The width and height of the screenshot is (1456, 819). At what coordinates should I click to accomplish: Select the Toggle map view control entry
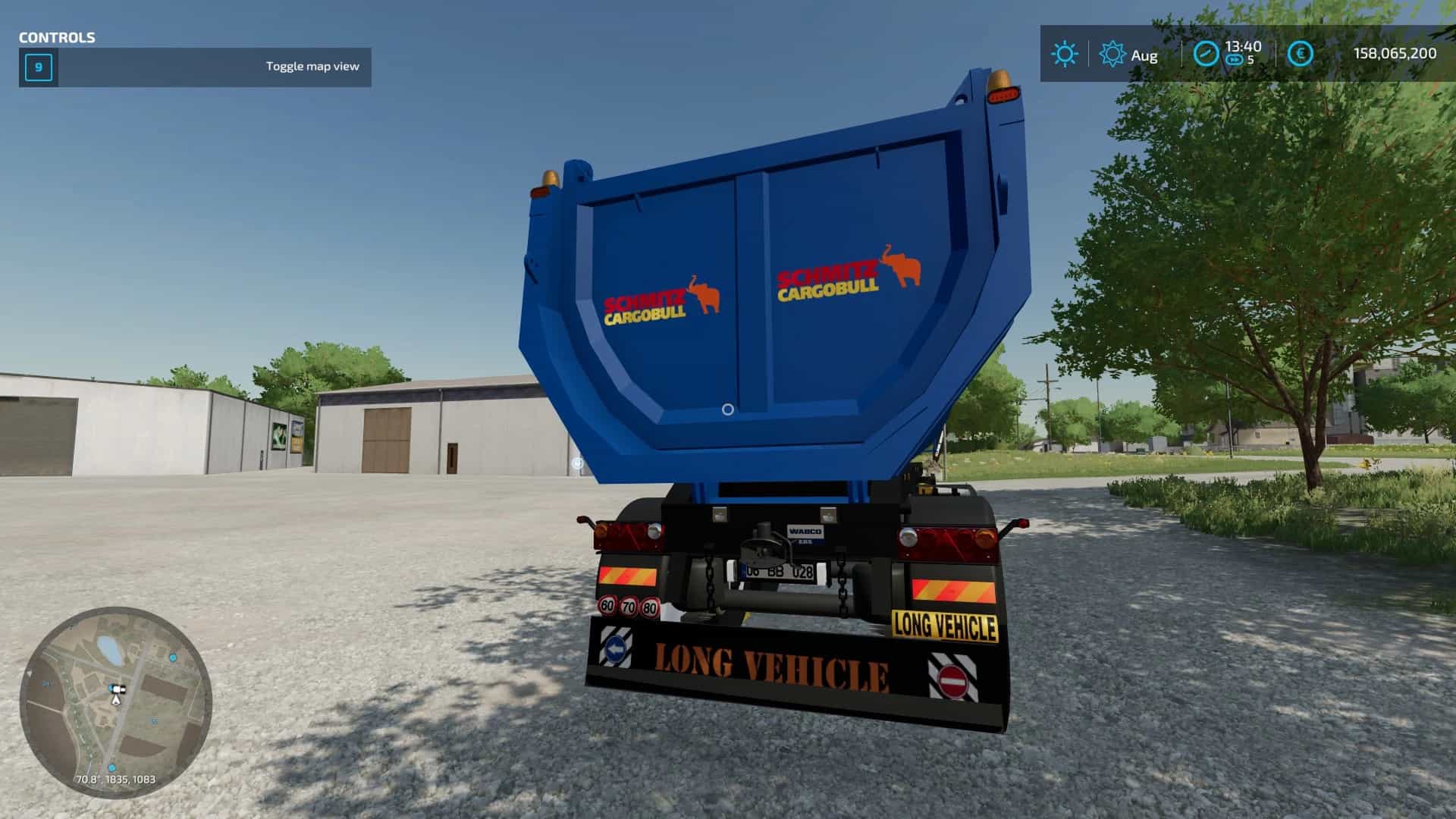[x=195, y=67]
